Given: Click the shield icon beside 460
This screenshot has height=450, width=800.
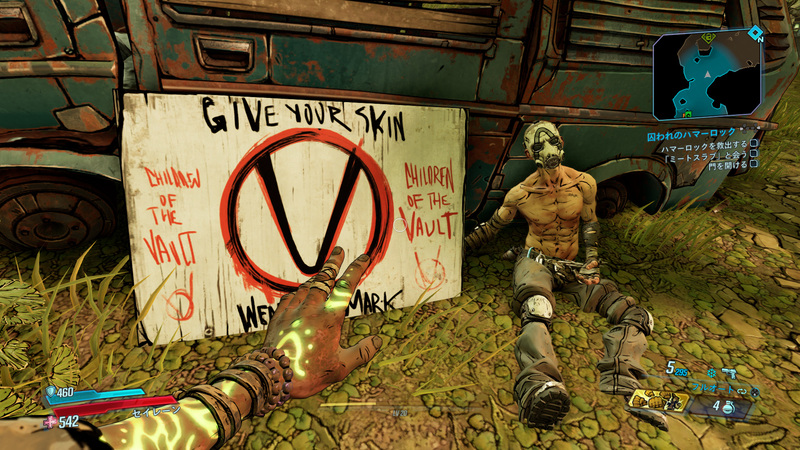Looking at the screenshot, I should (50, 392).
